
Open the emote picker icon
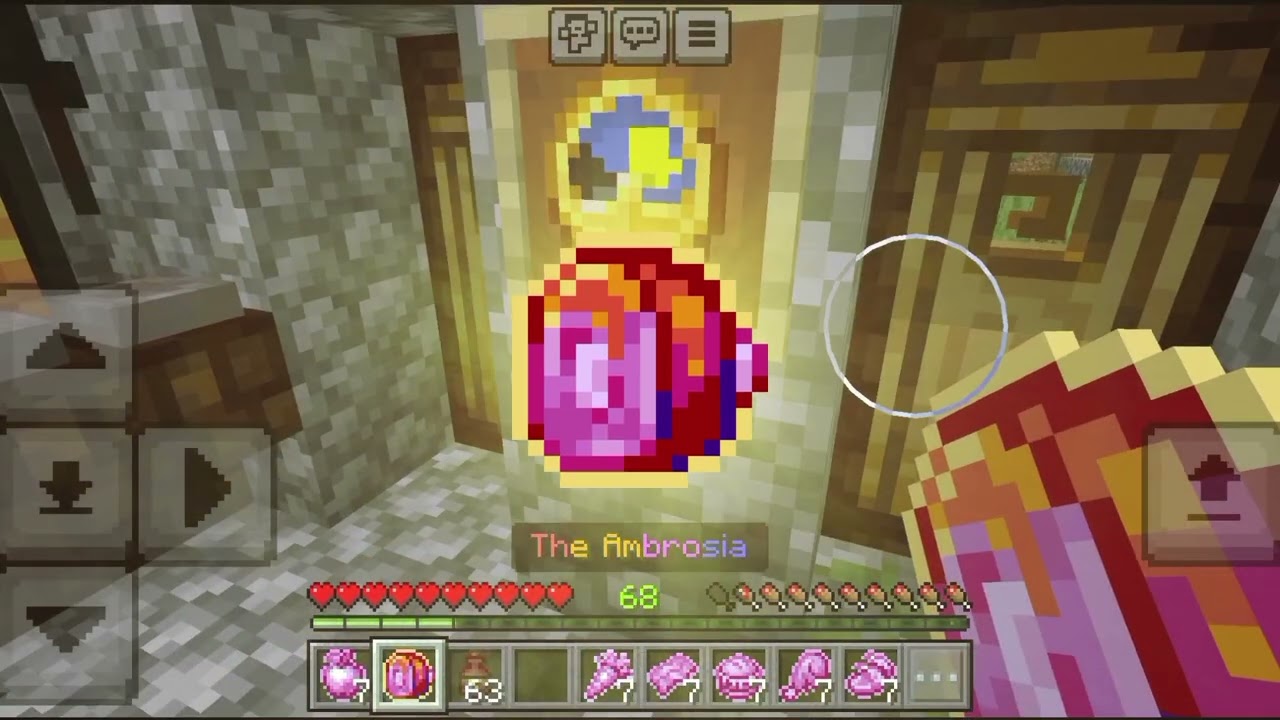click(x=578, y=38)
